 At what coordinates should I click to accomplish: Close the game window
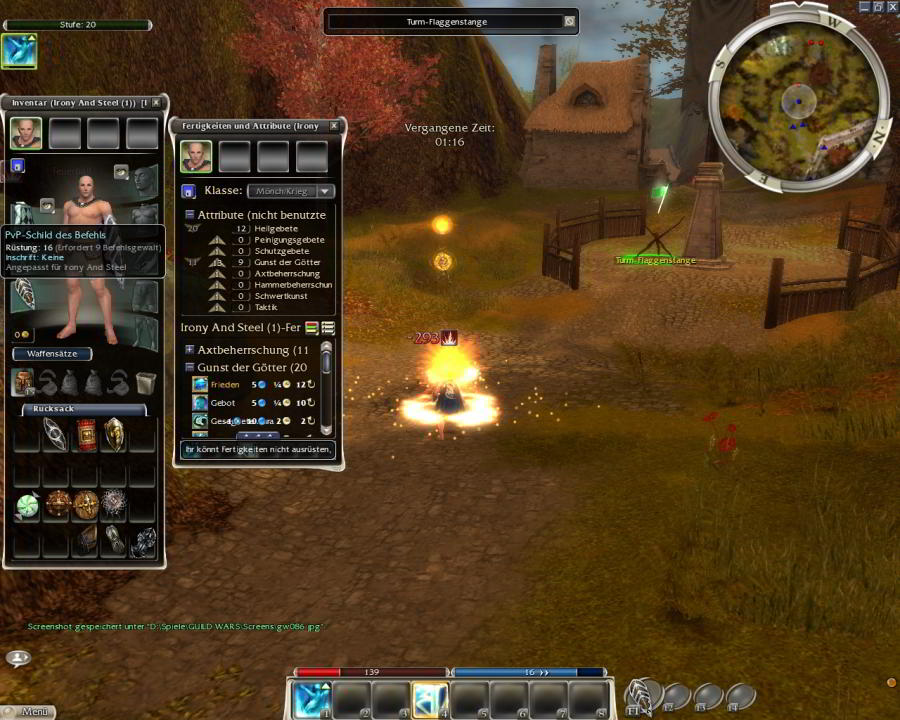tap(892, 7)
